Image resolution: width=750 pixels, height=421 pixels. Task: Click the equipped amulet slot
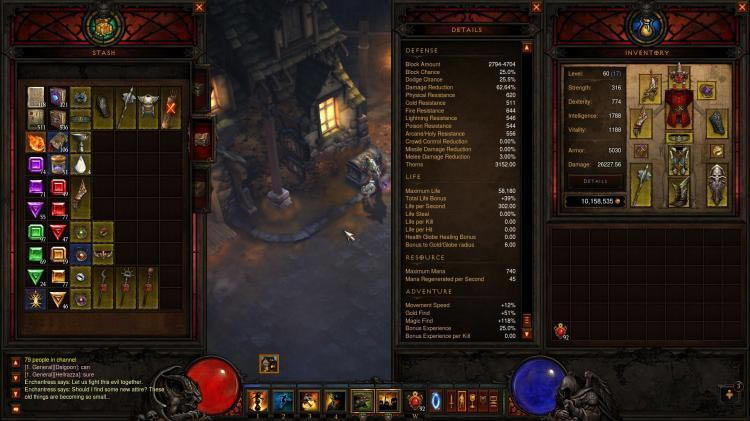708,90
